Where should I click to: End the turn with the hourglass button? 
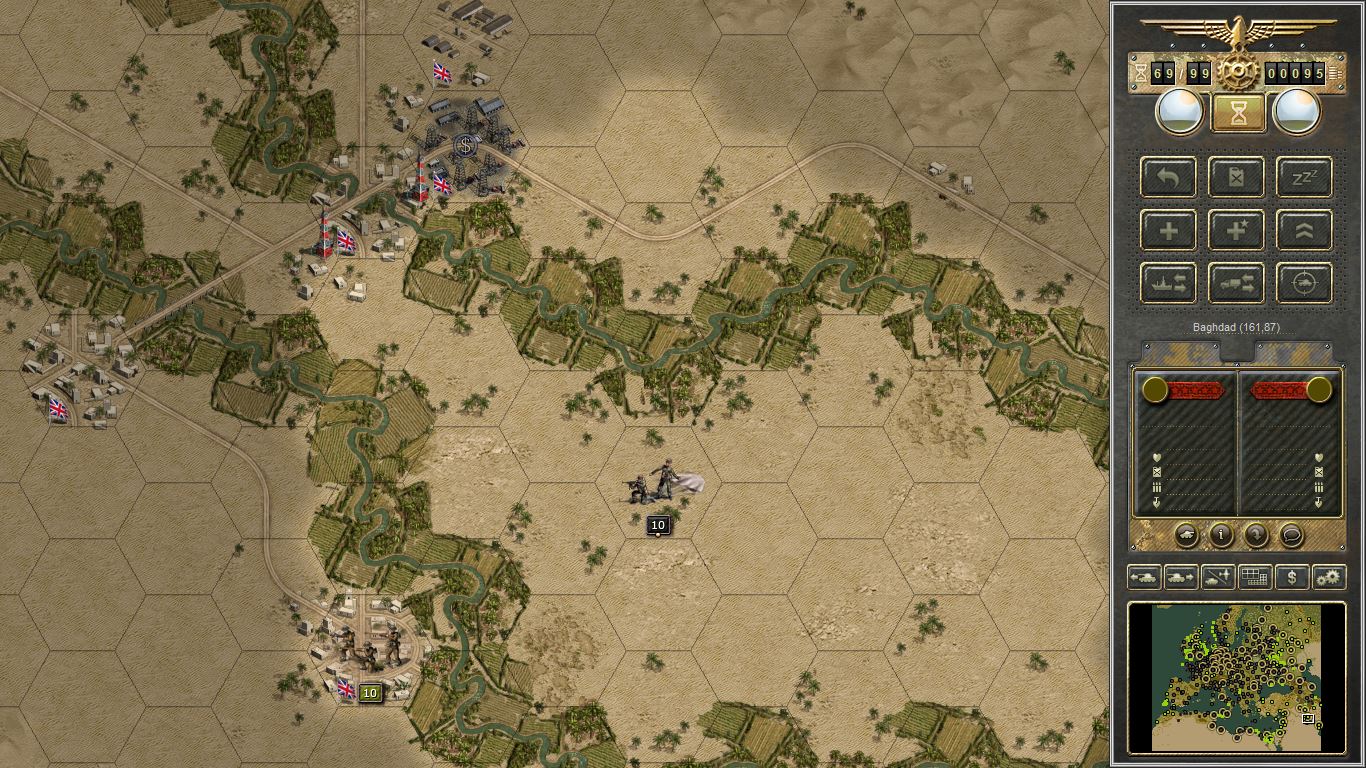click(1236, 111)
